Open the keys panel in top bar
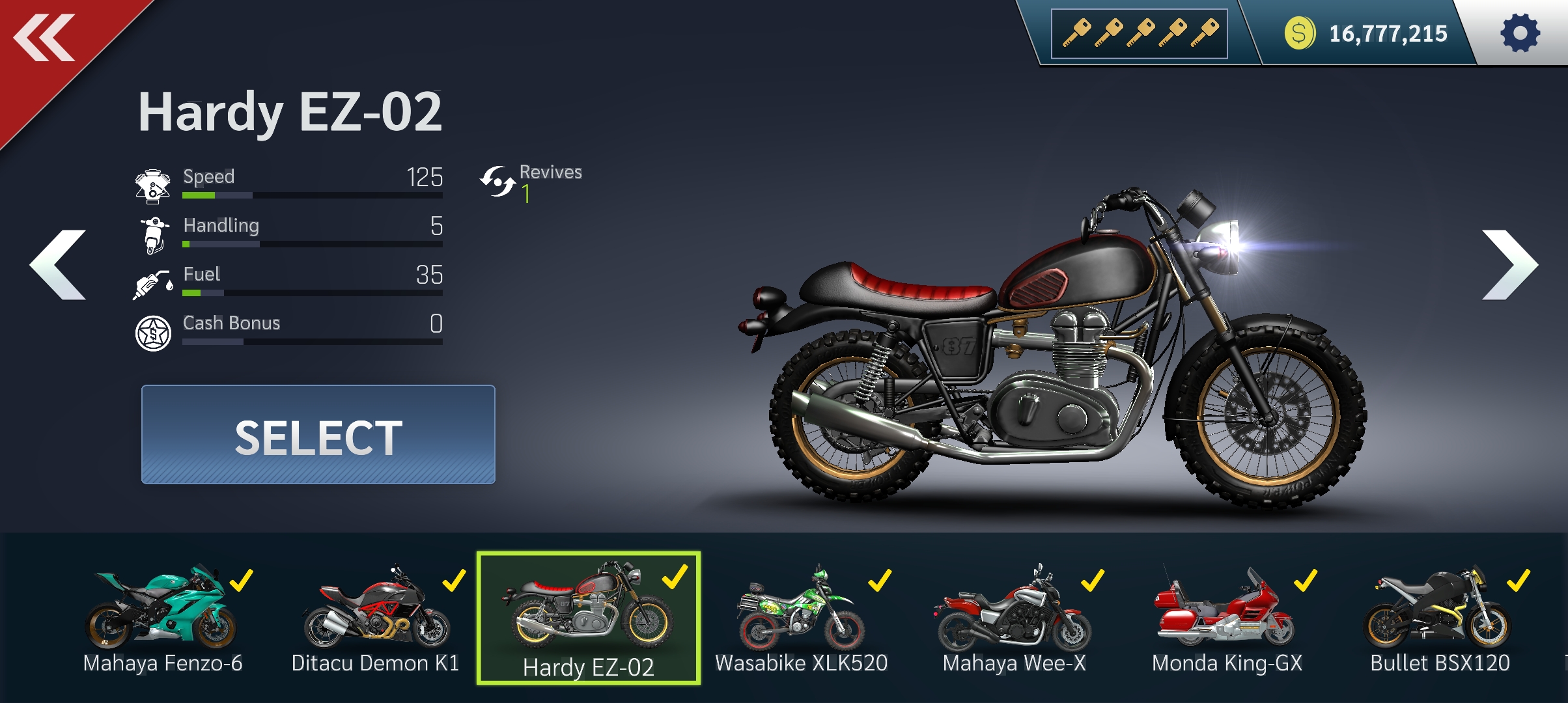Screen dimensions: 1568x703 coord(1140,33)
